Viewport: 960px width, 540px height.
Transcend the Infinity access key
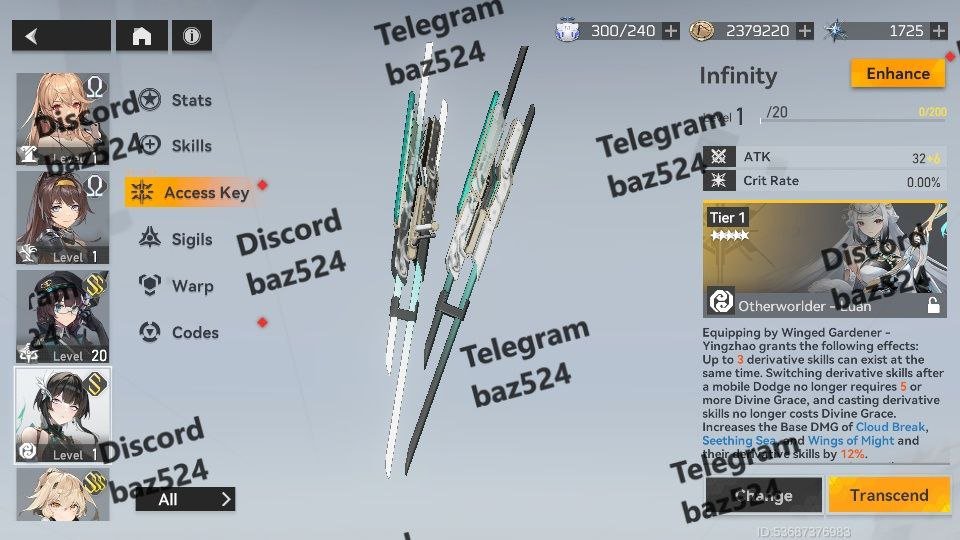coord(888,495)
